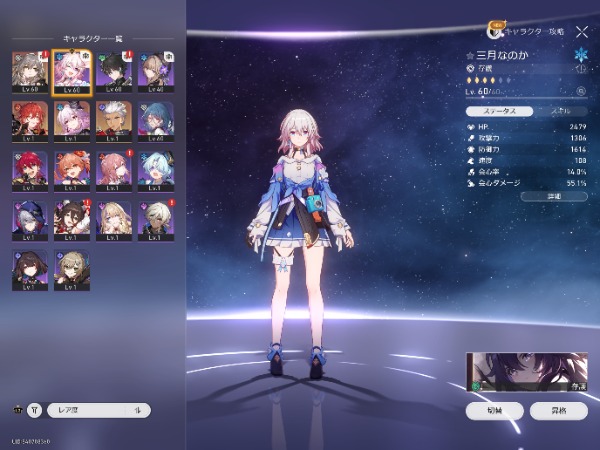Toggle the sort order arrows
600x450 pixels.
pos(137,410)
